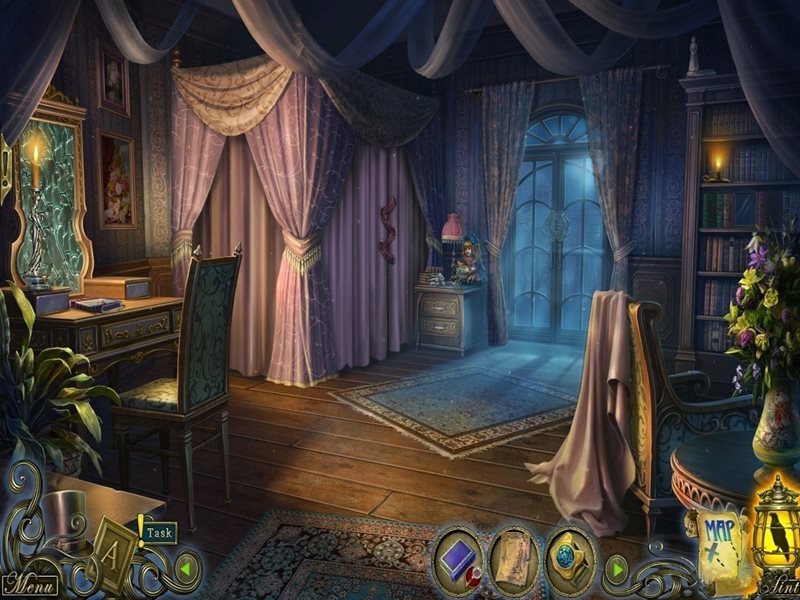Screen dimensions: 800x600
Task: Show the current Task
Action: tap(158, 533)
